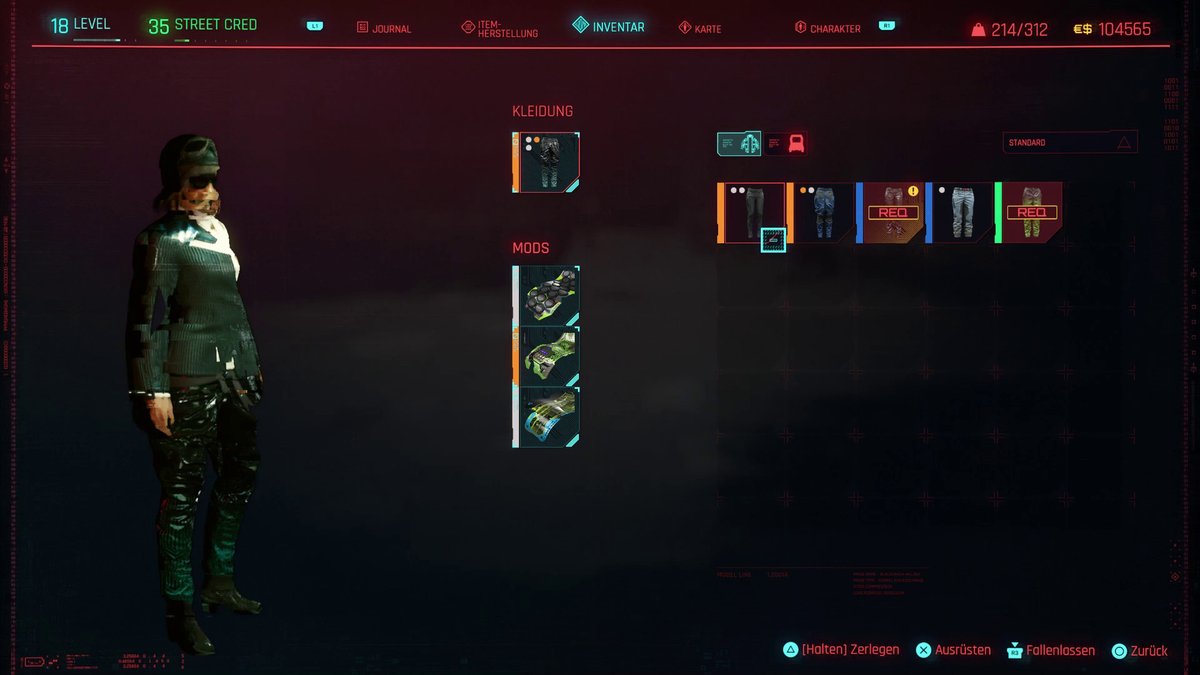1200x675 pixels.
Task: Choose the dark blue pants in inventory
Action: (x=821, y=212)
